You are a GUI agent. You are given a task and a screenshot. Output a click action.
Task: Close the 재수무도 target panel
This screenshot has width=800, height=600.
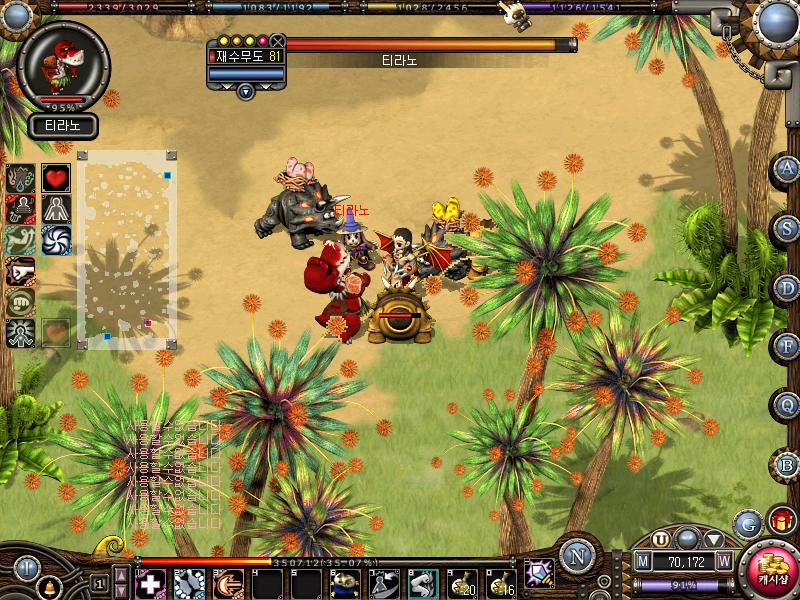pyautogui.click(x=277, y=41)
